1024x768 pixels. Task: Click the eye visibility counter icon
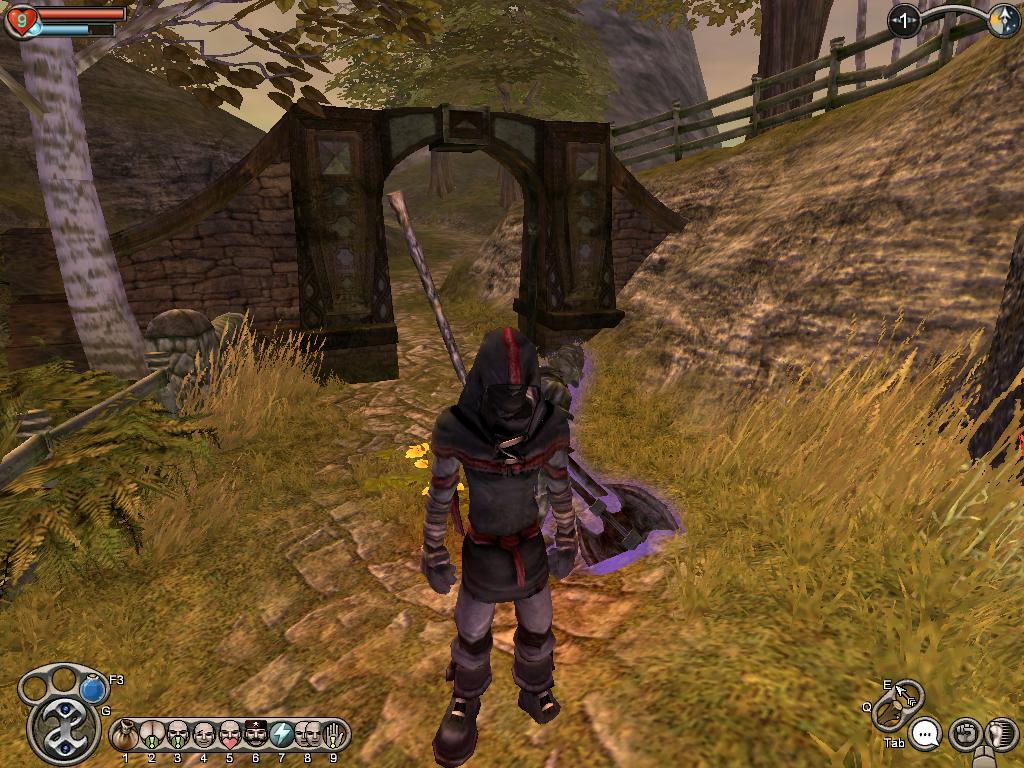click(905, 20)
